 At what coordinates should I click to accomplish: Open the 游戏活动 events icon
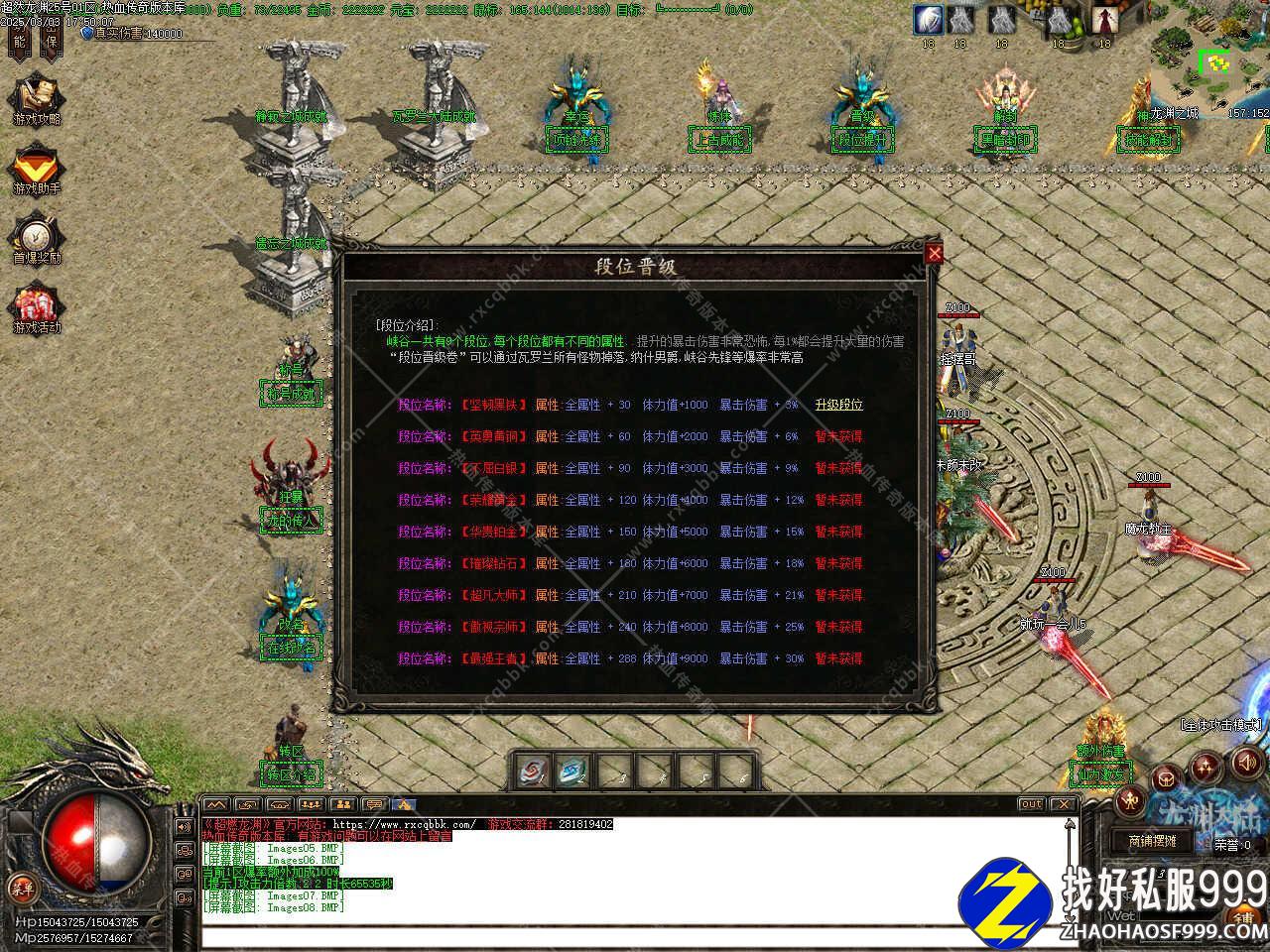pos(37,308)
